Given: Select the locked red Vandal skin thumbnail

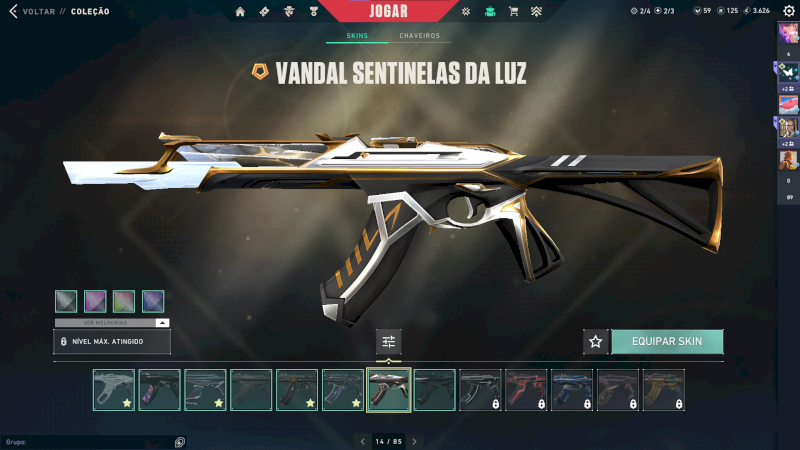Looking at the screenshot, I should point(526,390).
